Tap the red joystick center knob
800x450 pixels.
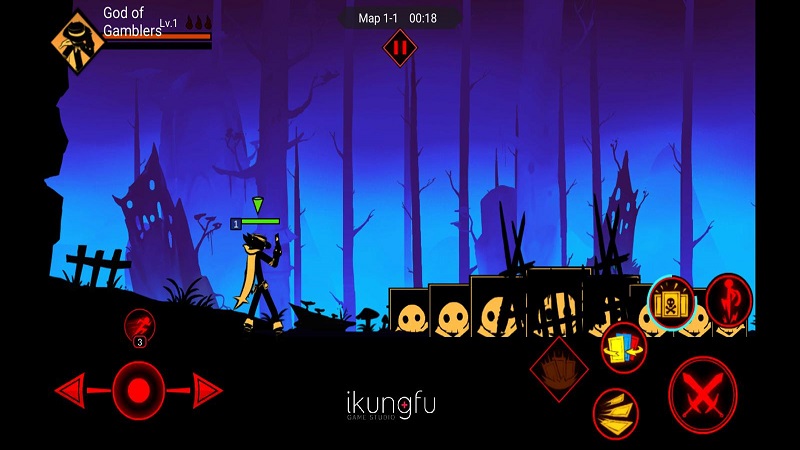(x=138, y=390)
